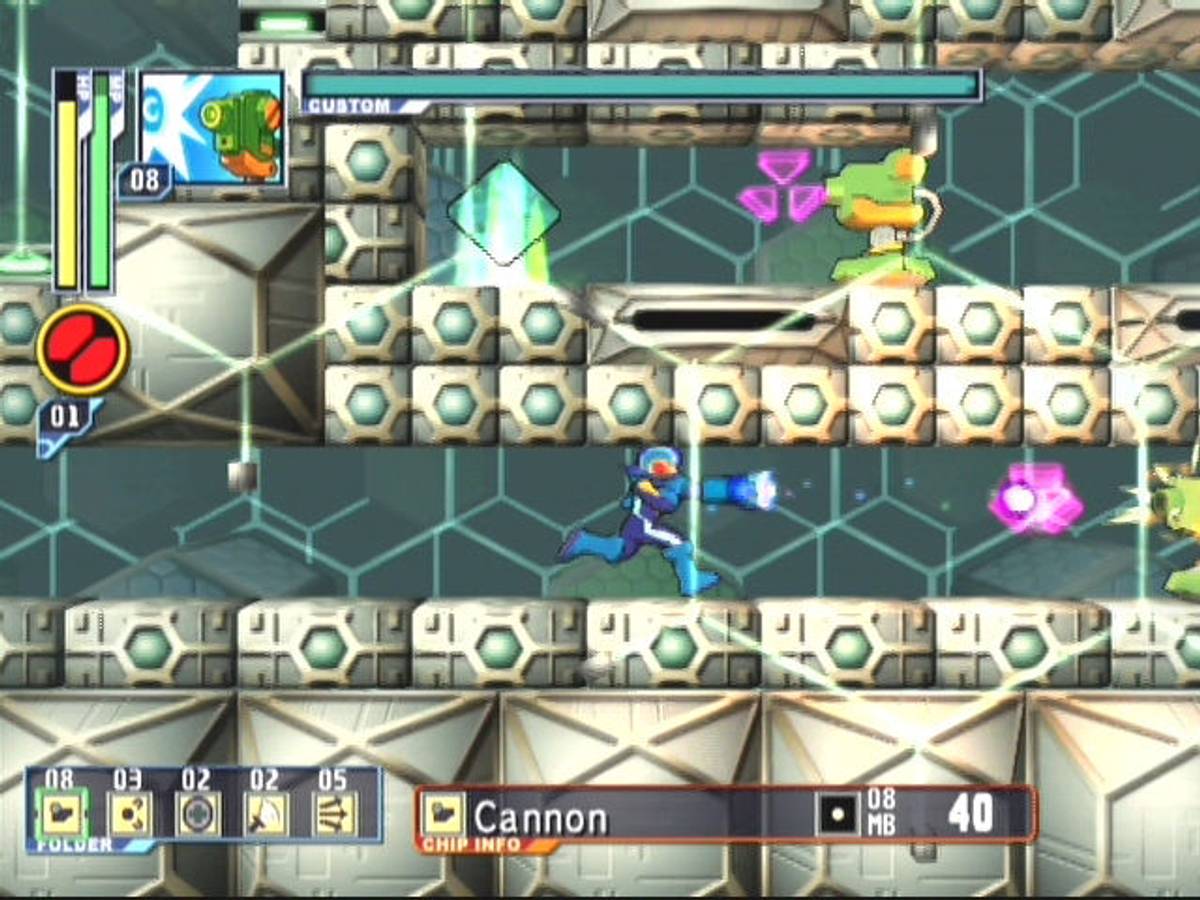Pick the round green cross chip
This screenshot has width=1200, height=900.
(x=198, y=813)
